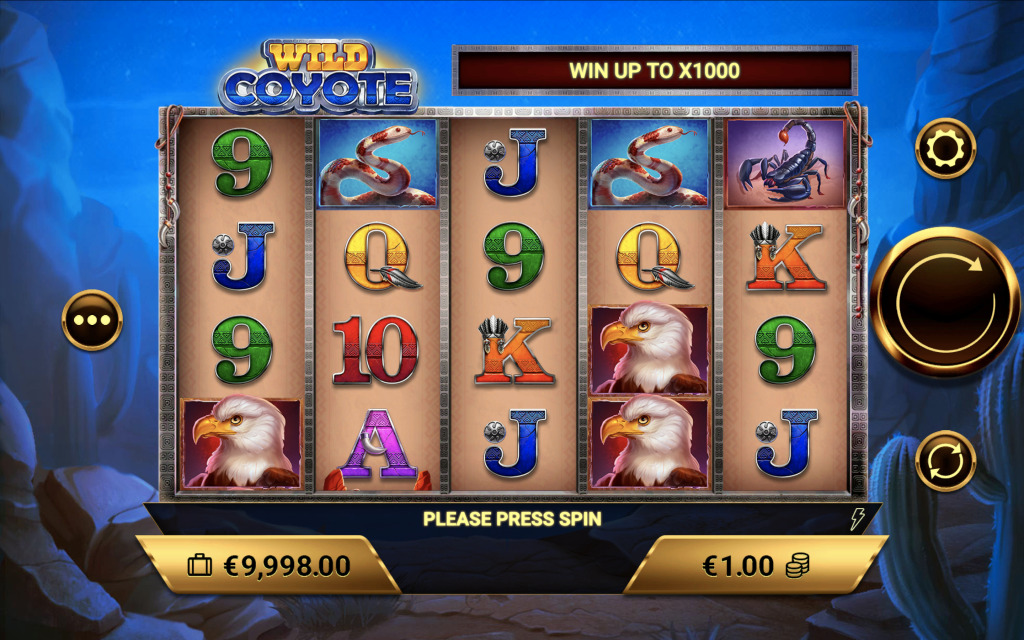Open the three-dots menu button

point(92,321)
